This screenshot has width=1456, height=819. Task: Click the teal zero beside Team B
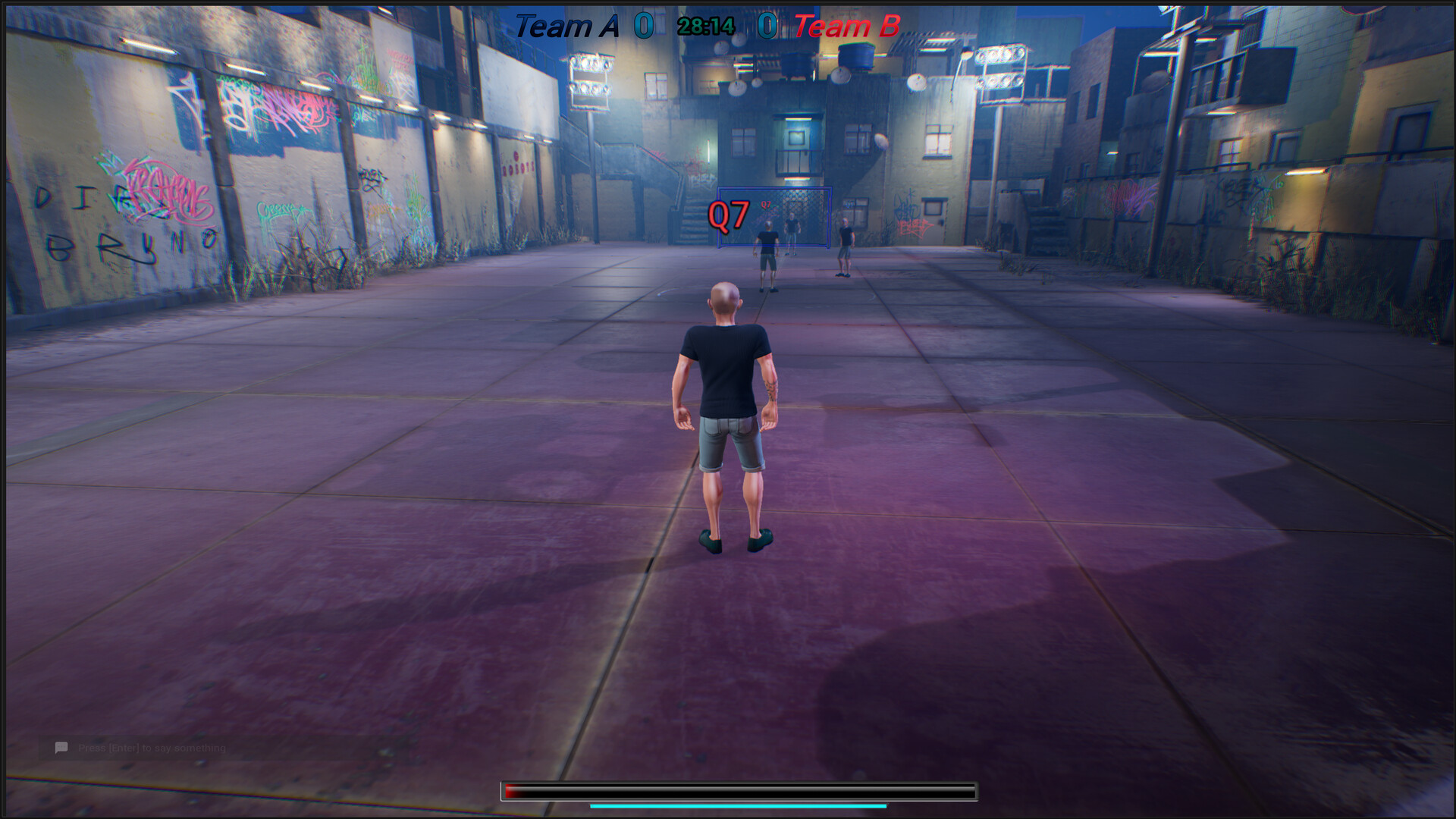[766, 24]
